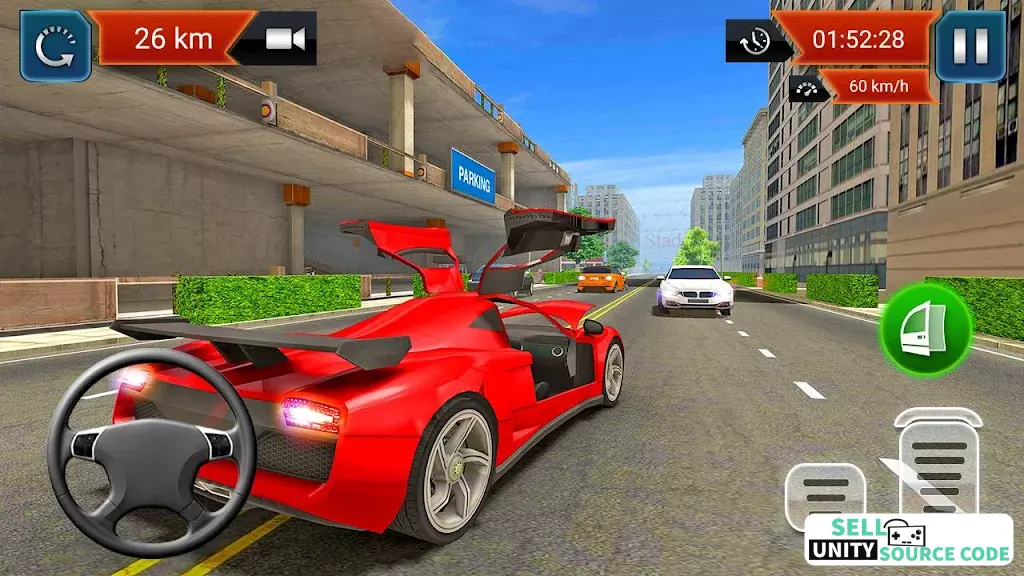
Task: Toggle the green car door button
Action: click(x=925, y=329)
